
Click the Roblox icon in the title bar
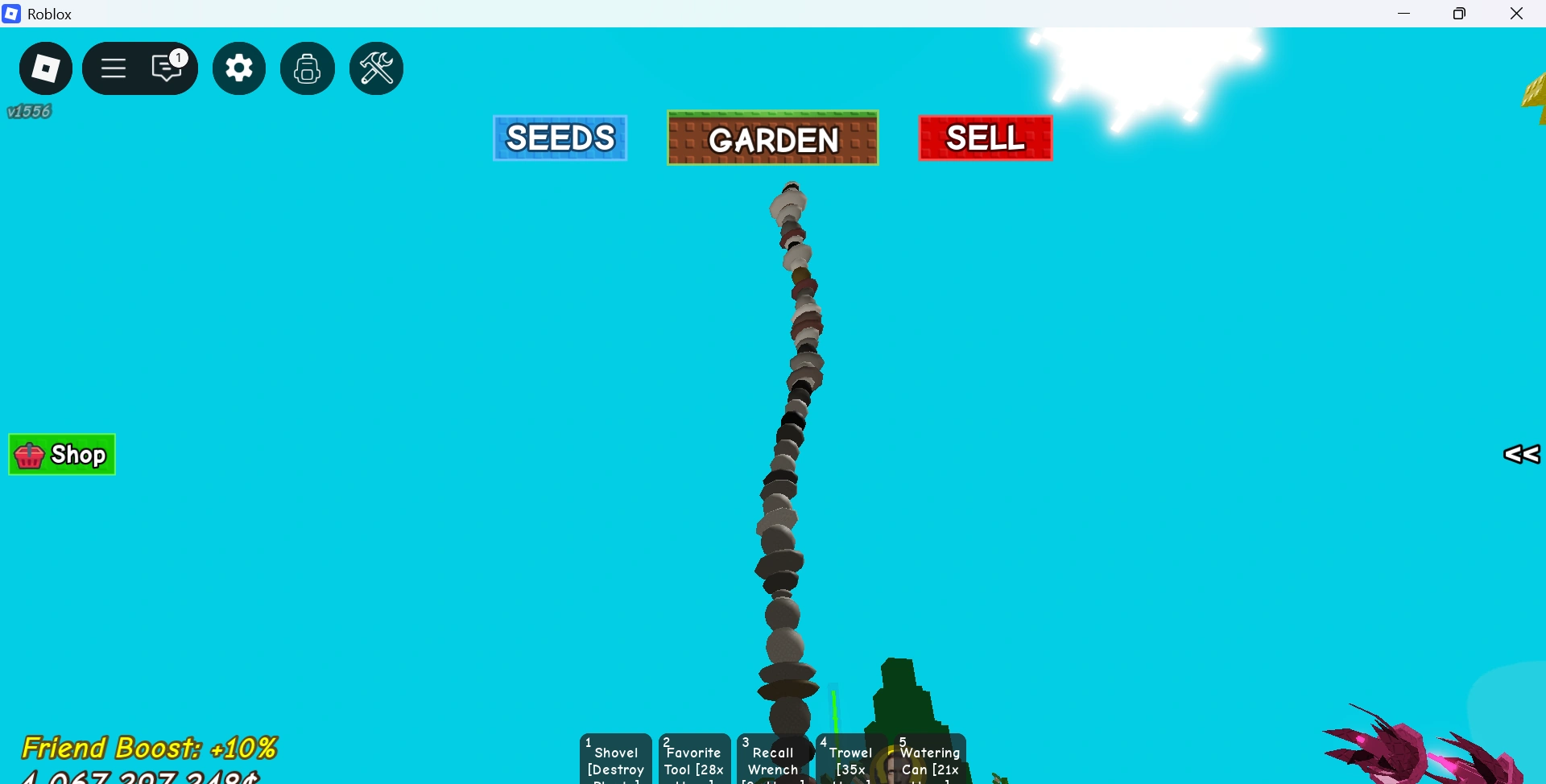(x=10, y=13)
